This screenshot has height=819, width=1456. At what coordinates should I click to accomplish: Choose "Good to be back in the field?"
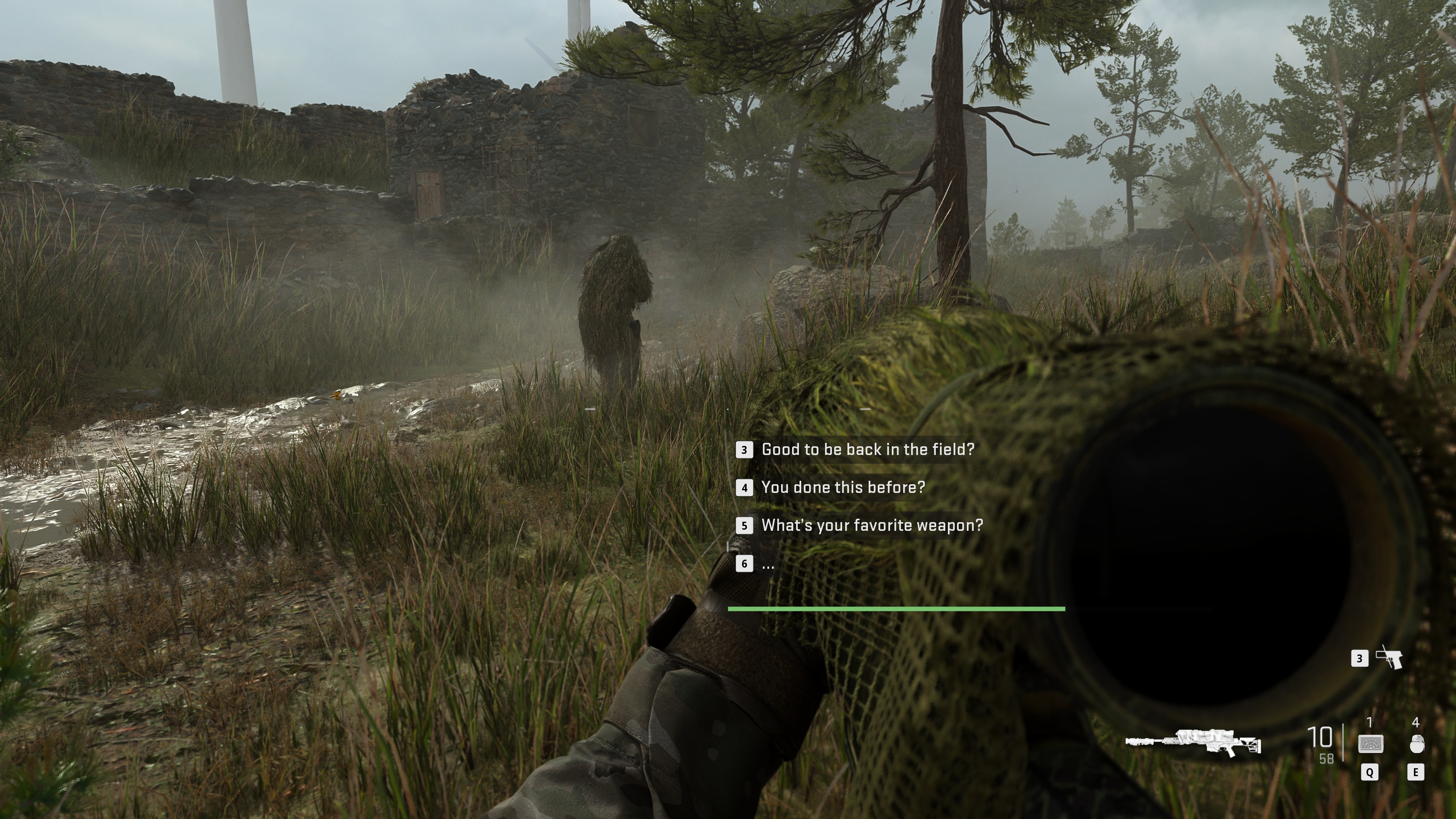(867, 449)
